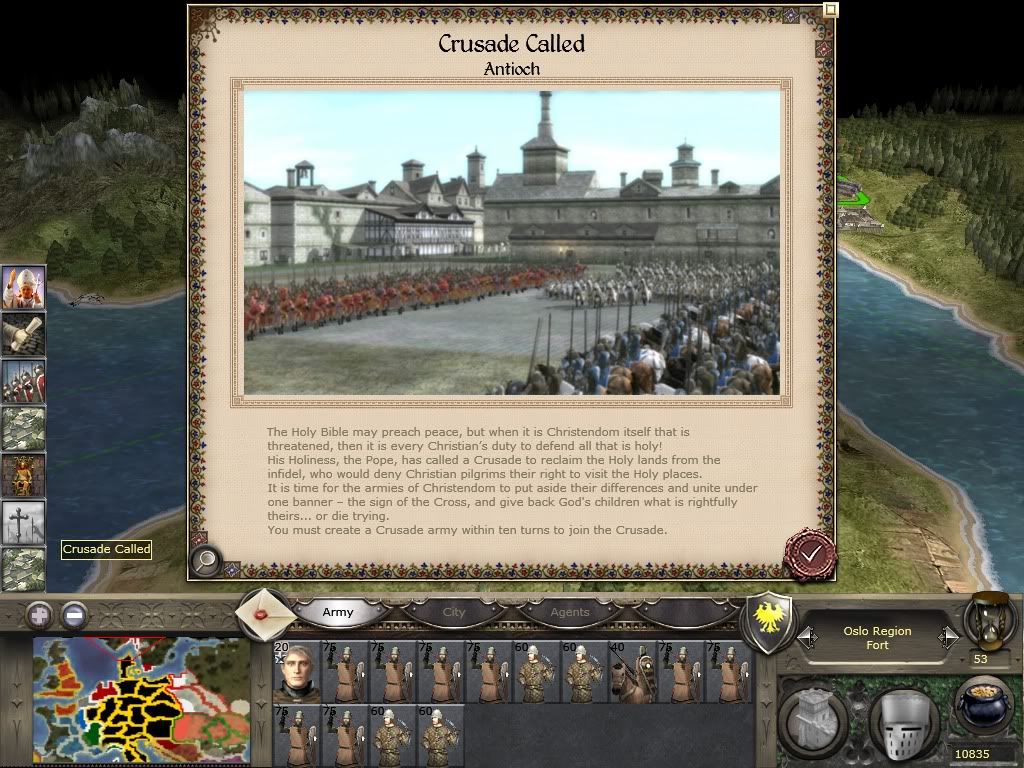Switch to the City tab

[x=454, y=612]
